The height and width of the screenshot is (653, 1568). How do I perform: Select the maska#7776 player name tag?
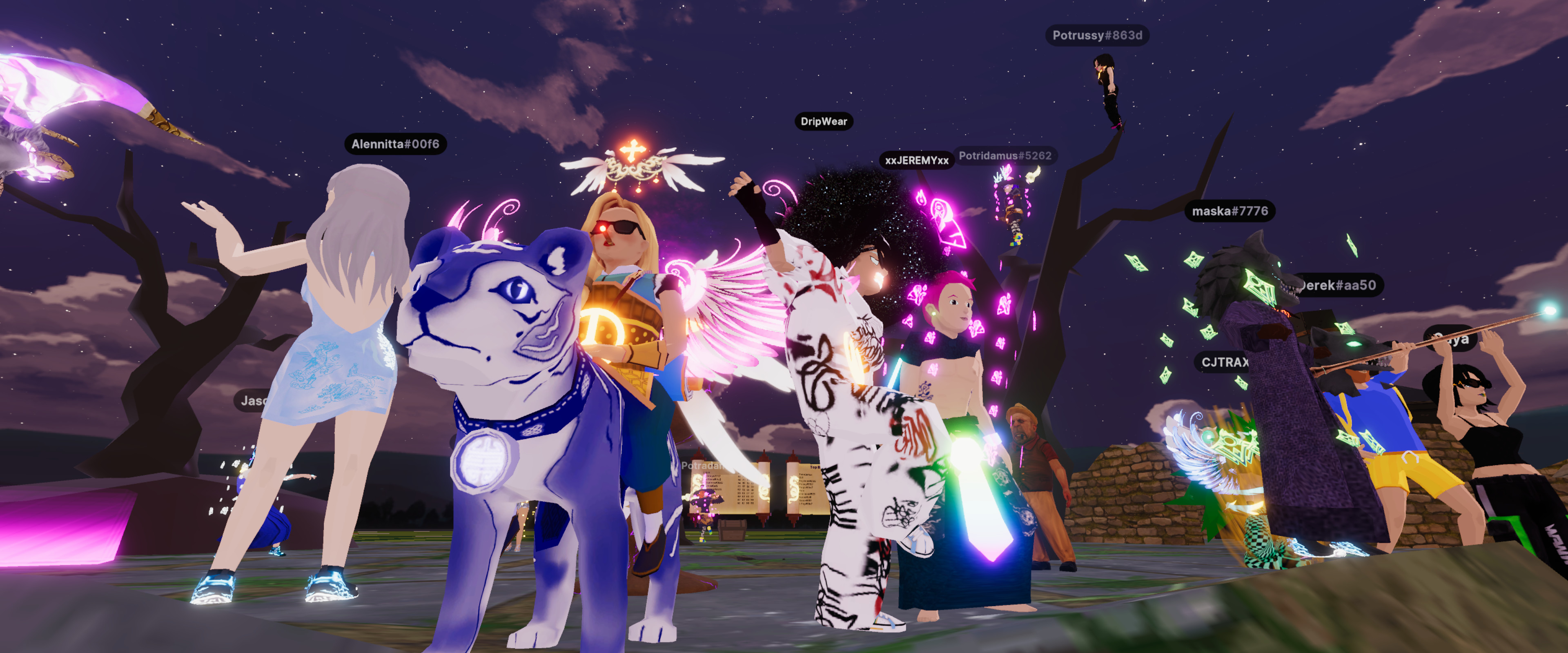coord(1229,211)
